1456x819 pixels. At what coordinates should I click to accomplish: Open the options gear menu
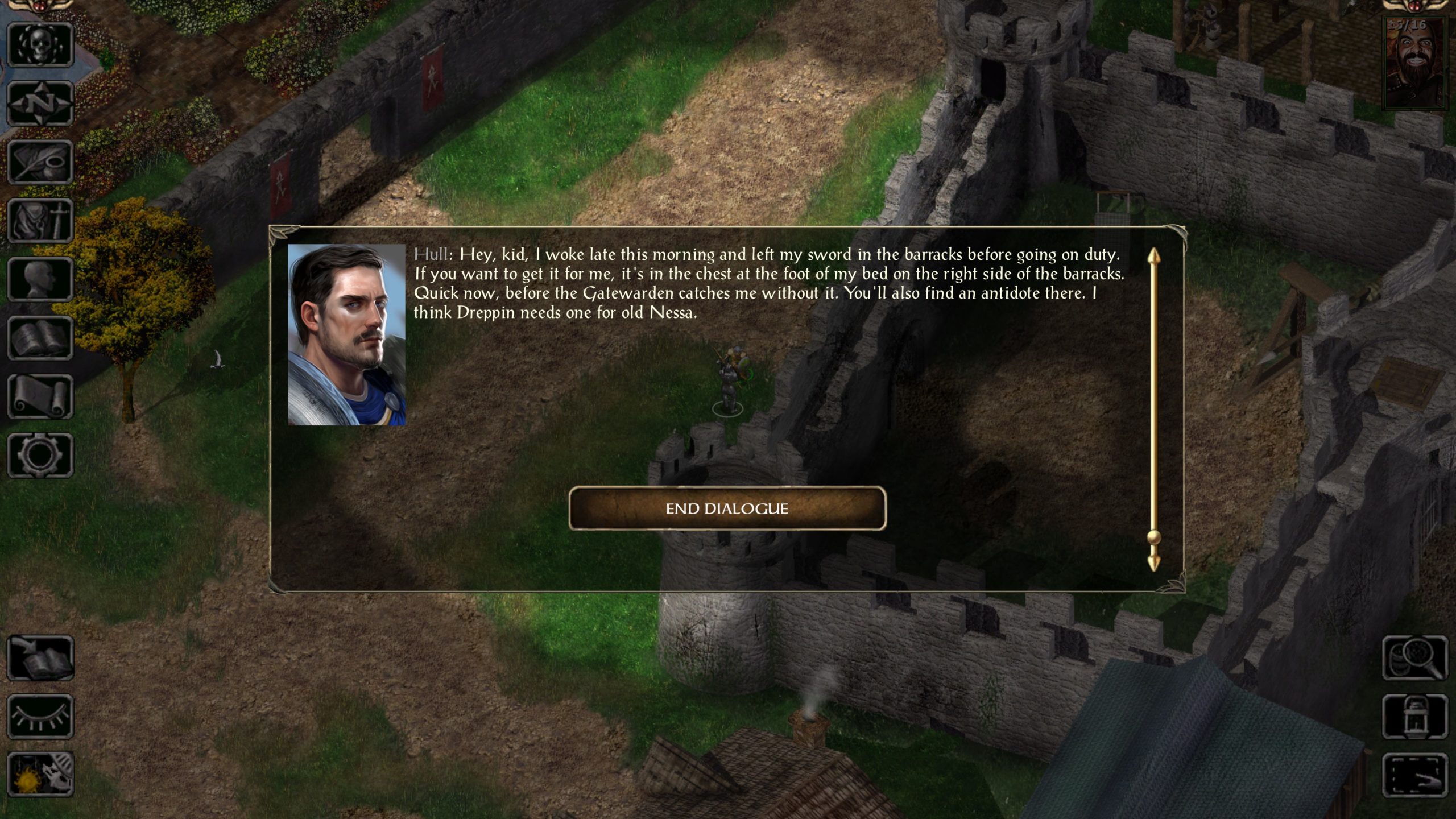pos(40,455)
